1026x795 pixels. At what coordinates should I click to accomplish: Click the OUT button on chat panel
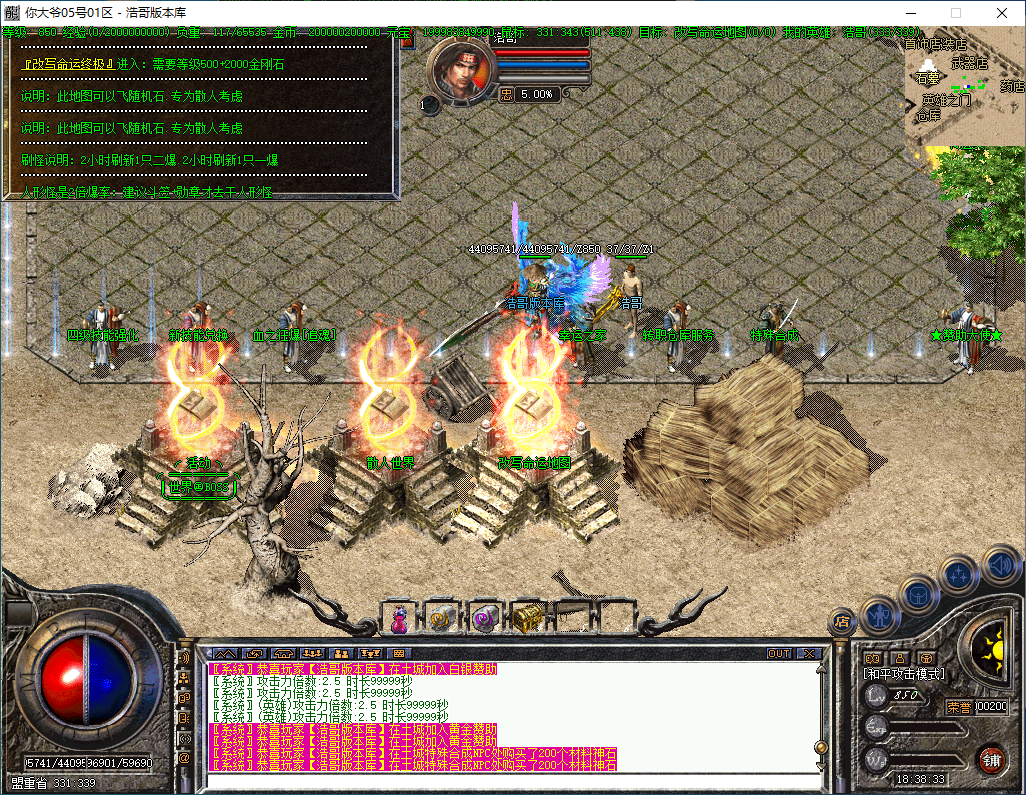tap(778, 654)
